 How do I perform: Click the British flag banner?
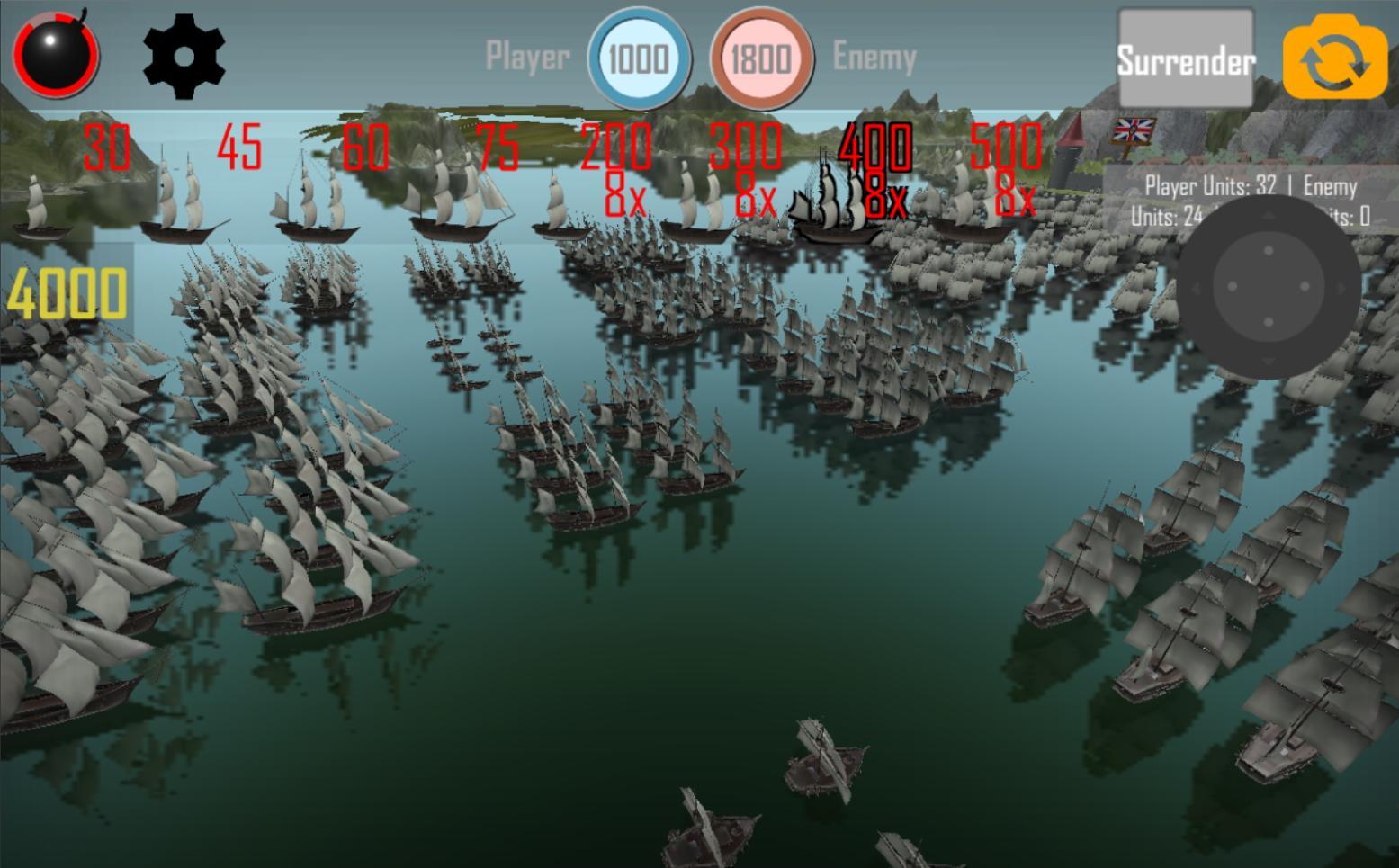pyautogui.click(x=1132, y=131)
